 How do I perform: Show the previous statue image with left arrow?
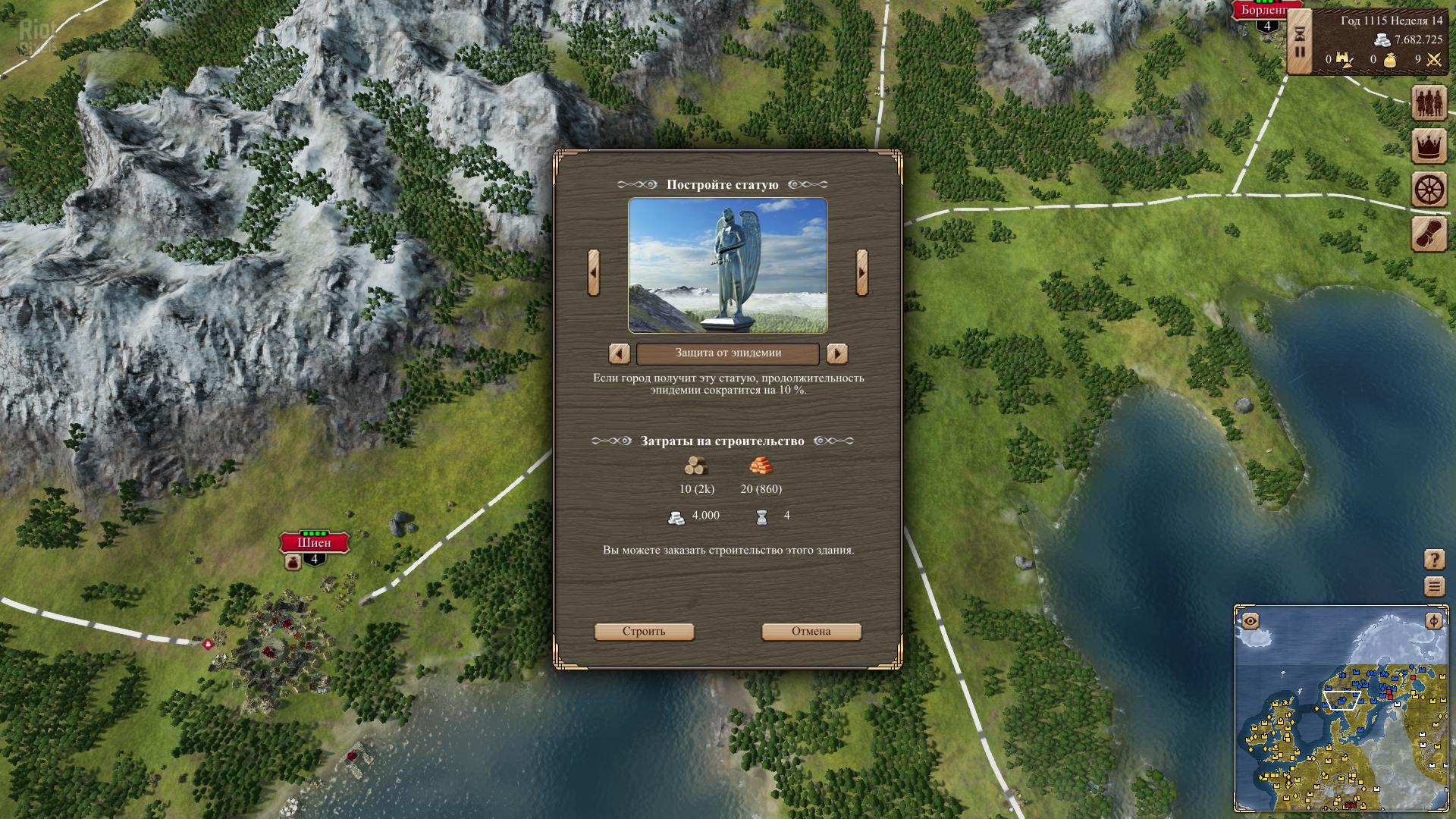[594, 272]
